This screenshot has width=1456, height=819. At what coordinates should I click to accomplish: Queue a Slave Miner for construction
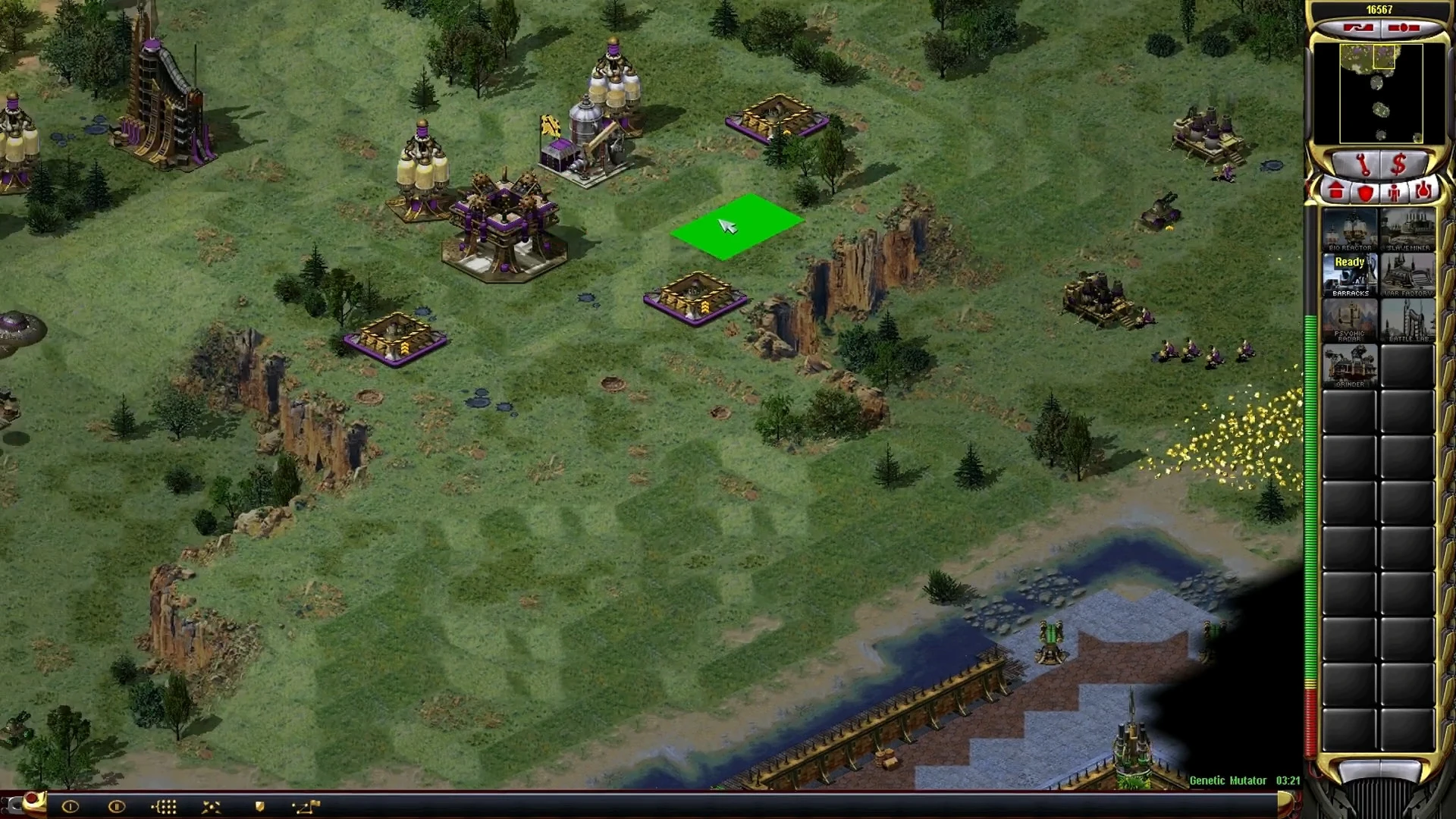tap(1408, 230)
